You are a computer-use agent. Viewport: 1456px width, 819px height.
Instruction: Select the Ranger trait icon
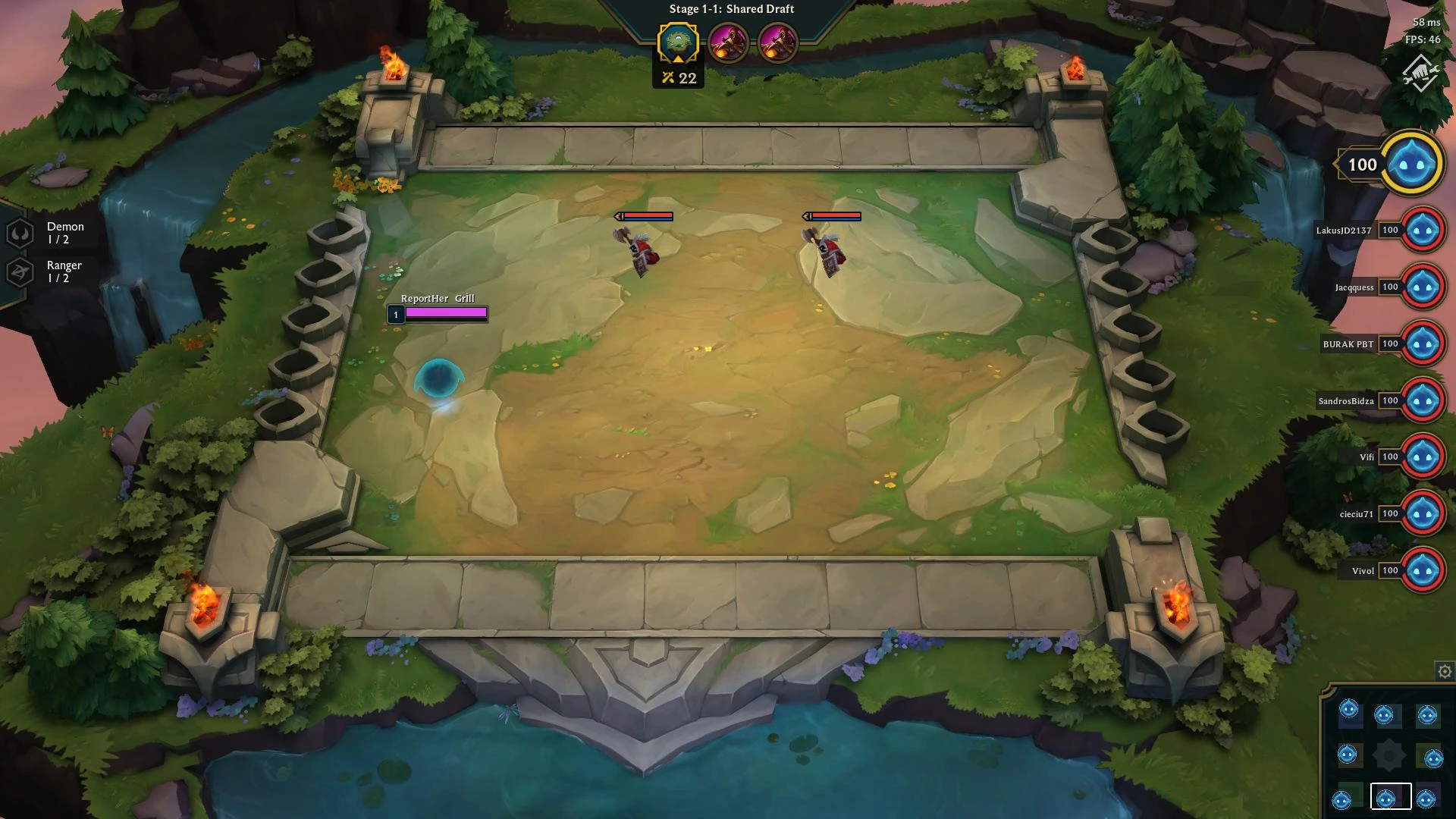pos(20,271)
